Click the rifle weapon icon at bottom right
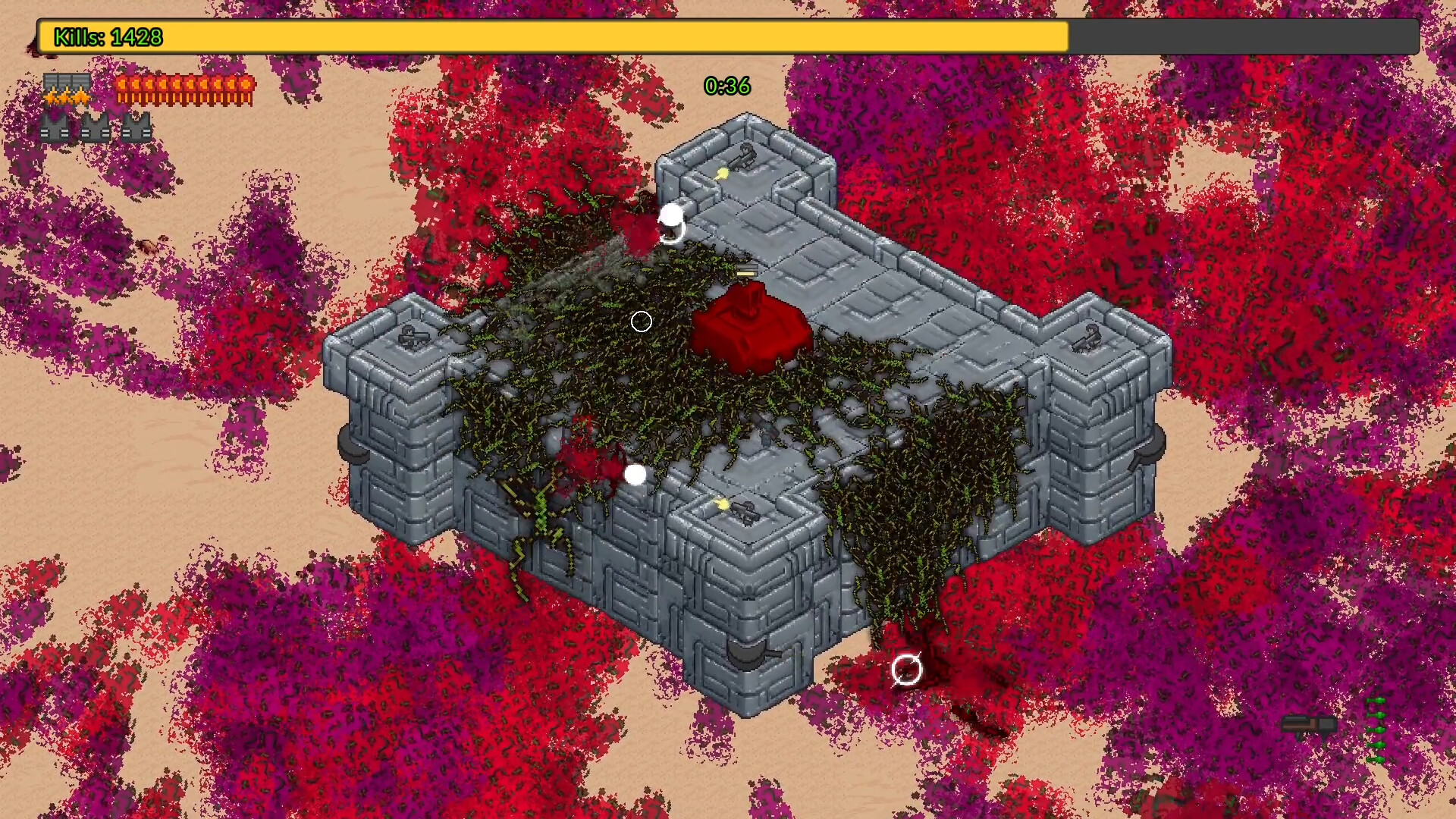Screen dimensions: 1456x819 (x=1308, y=724)
